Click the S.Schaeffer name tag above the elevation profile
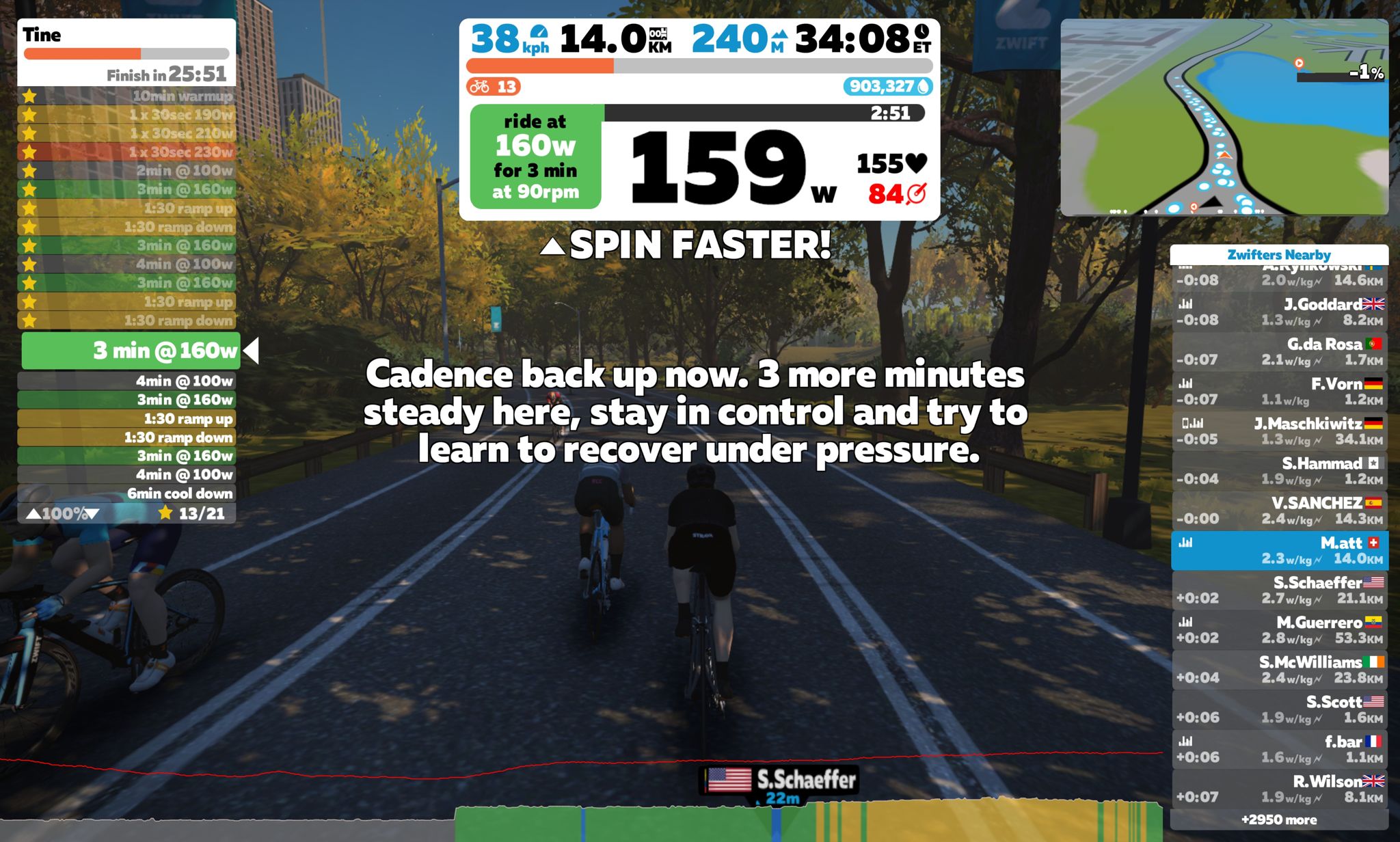This screenshot has width=1400, height=842. (781, 780)
